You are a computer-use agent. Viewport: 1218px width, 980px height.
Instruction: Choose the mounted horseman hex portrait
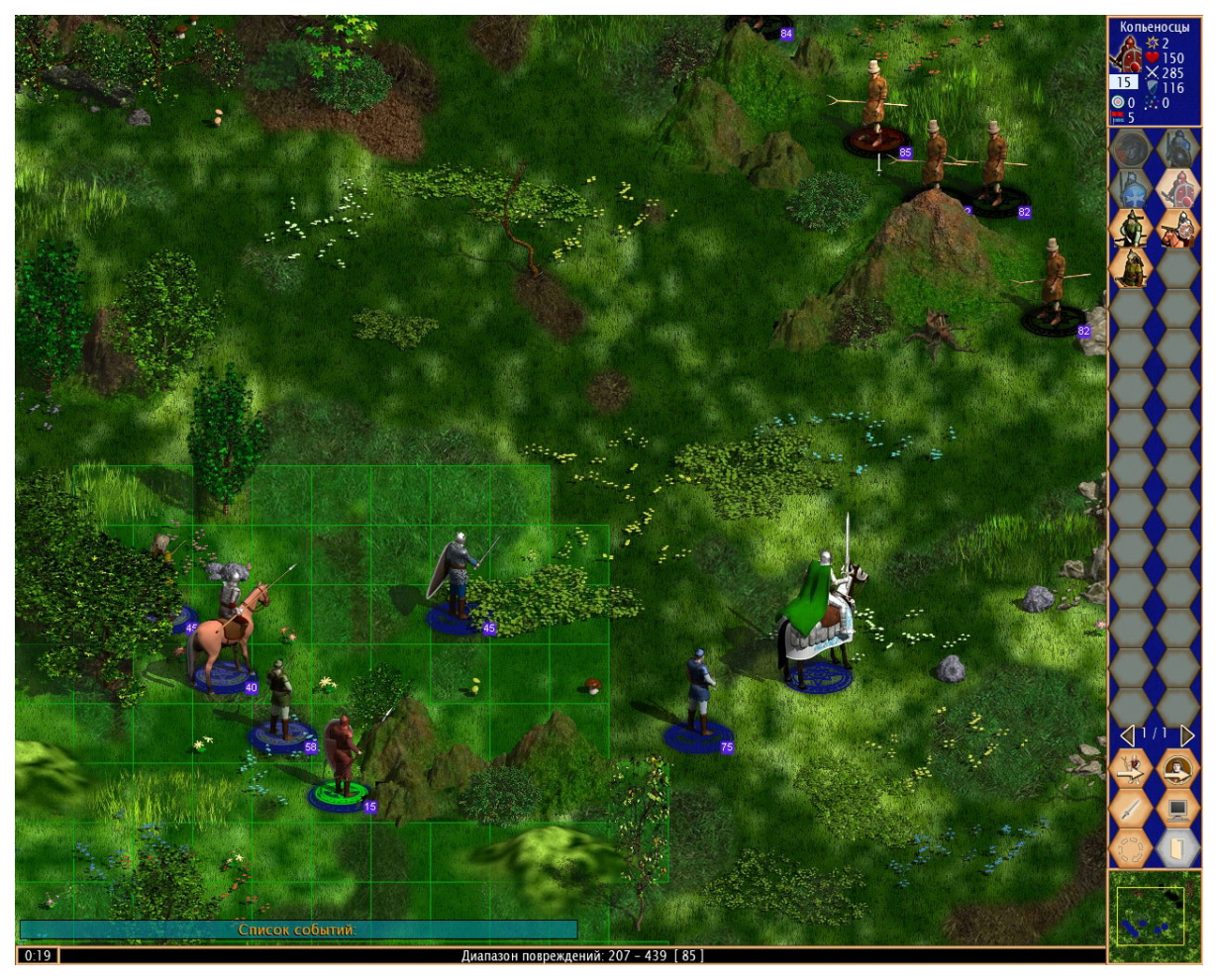click(x=1177, y=229)
